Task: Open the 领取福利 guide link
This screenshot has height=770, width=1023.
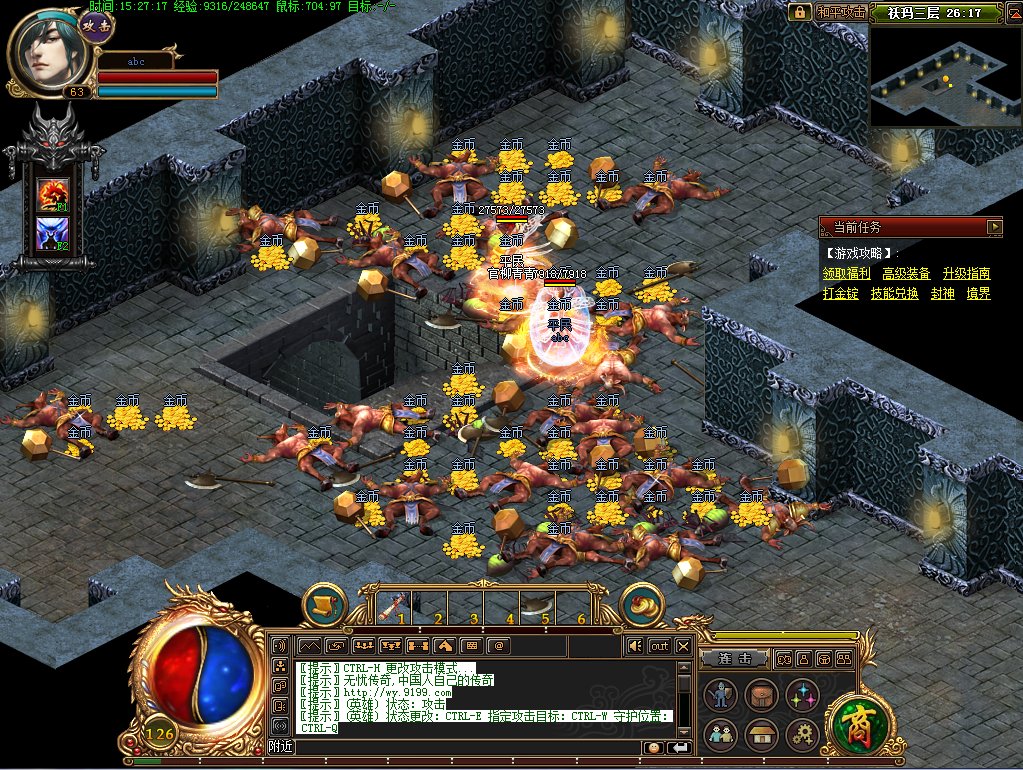Action: [x=846, y=273]
